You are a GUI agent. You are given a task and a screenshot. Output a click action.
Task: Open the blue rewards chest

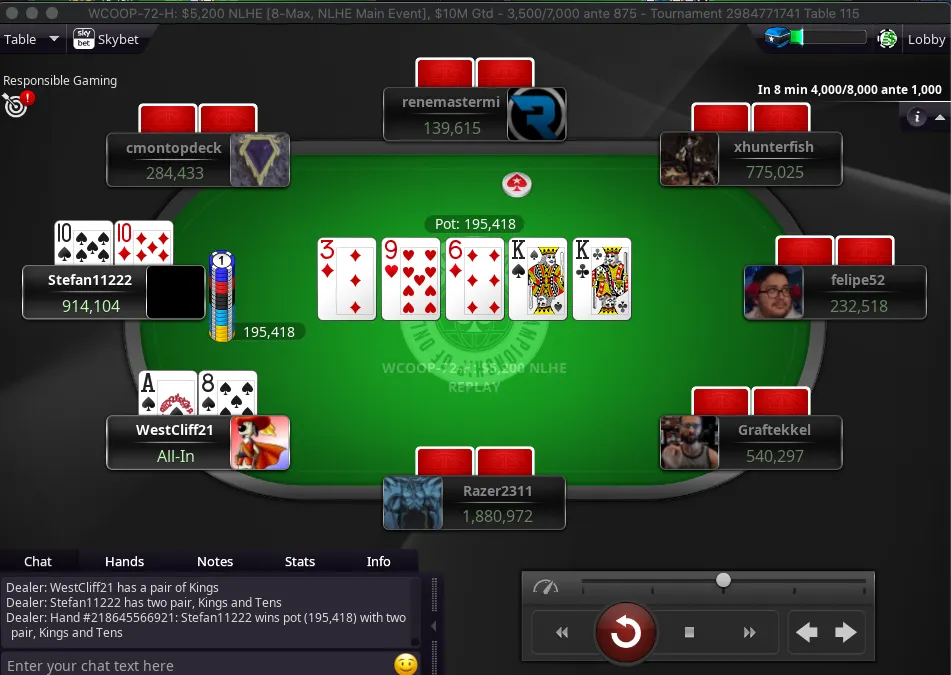pyautogui.click(x=778, y=38)
